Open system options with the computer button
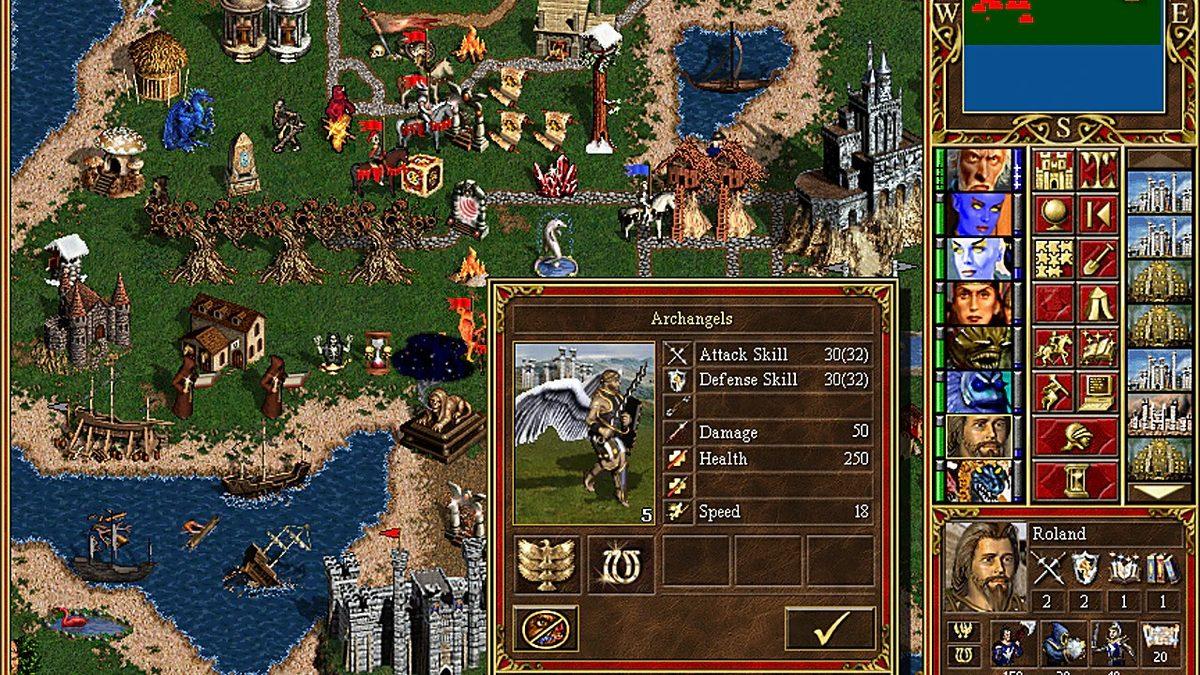 tap(1097, 391)
